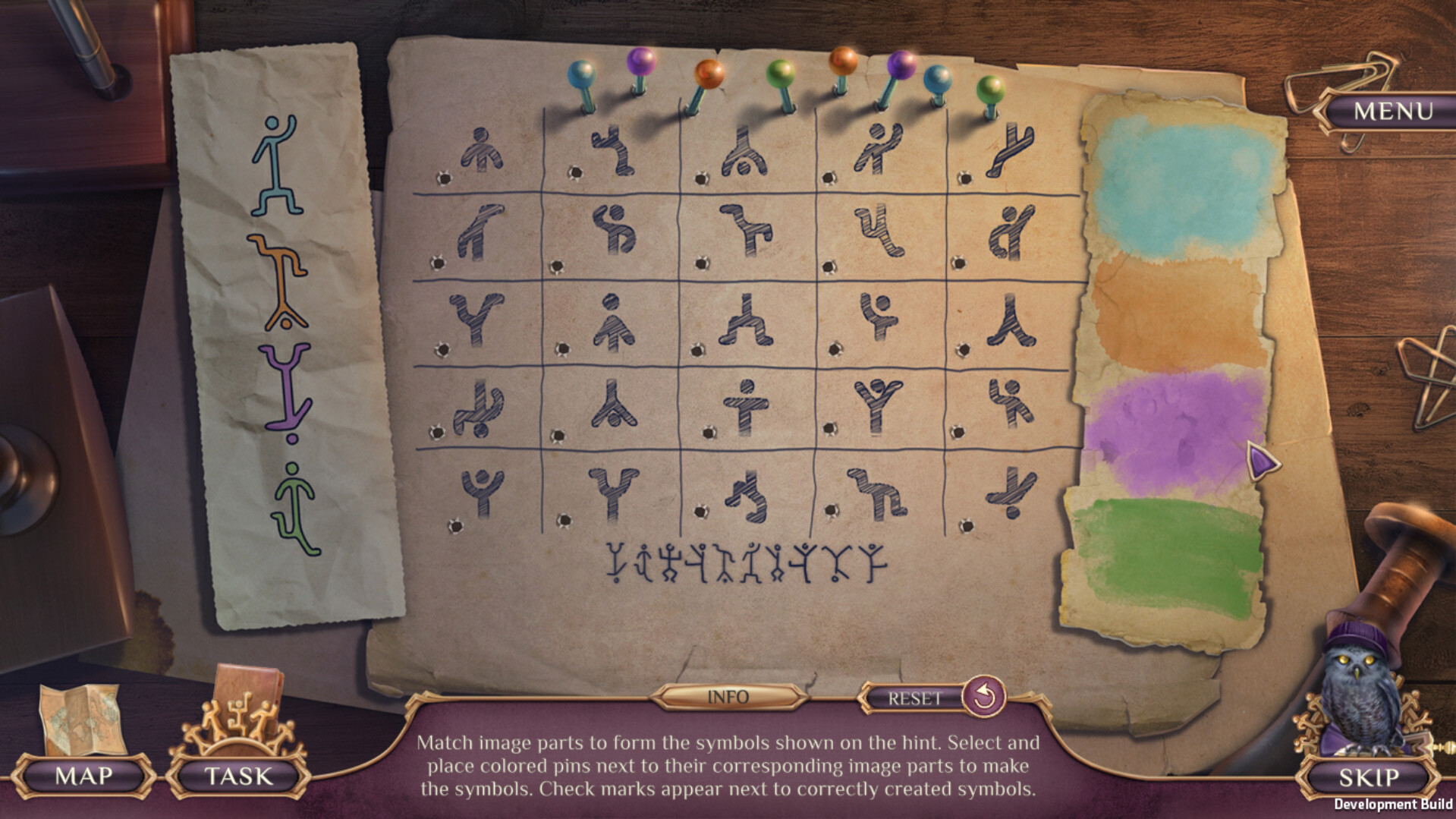1456x819 pixels.
Task: Open the MAP
Action: click(x=83, y=776)
